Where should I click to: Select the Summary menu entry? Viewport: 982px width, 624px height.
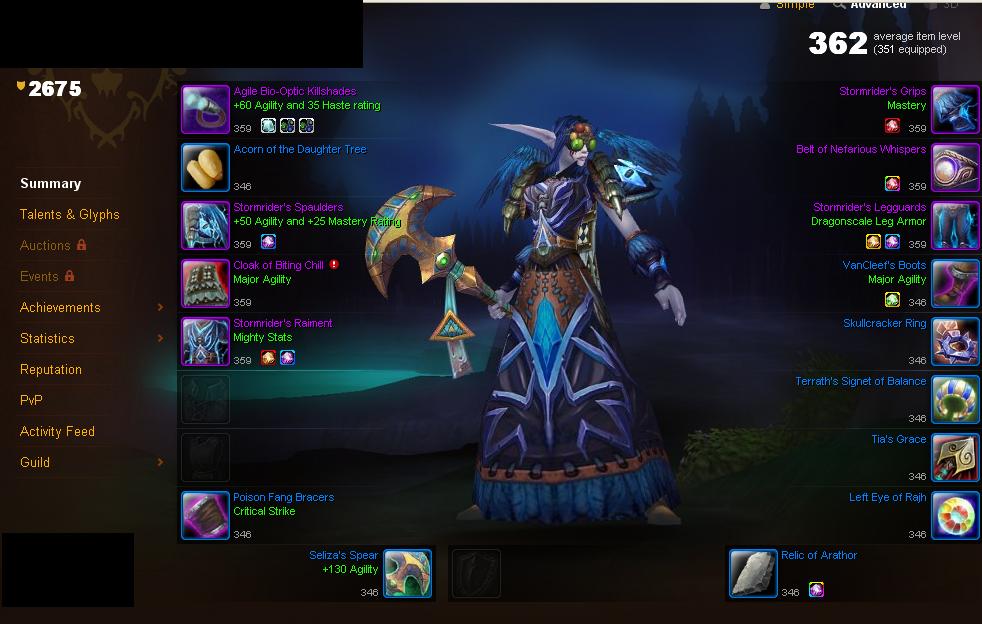point(50,183)
